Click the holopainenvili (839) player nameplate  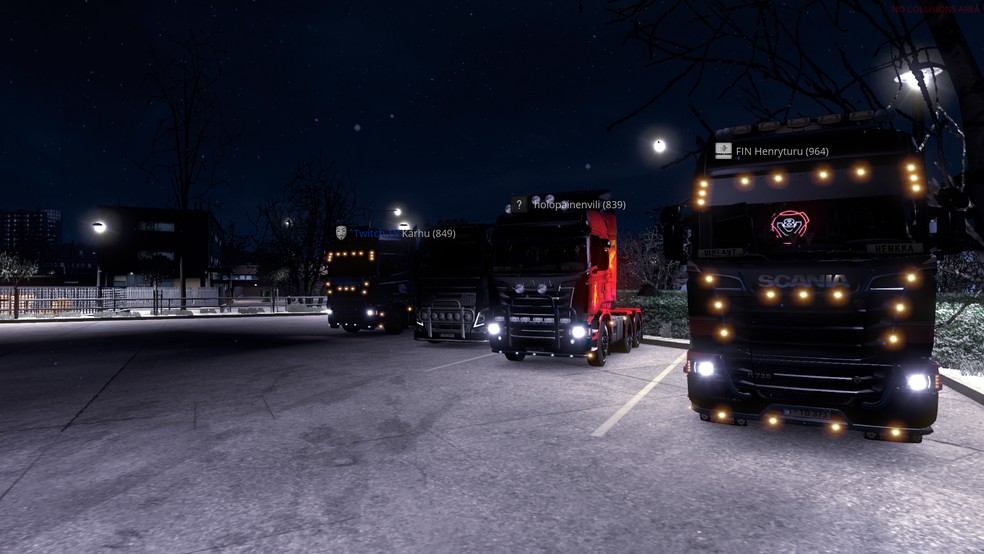pos(578,205)
